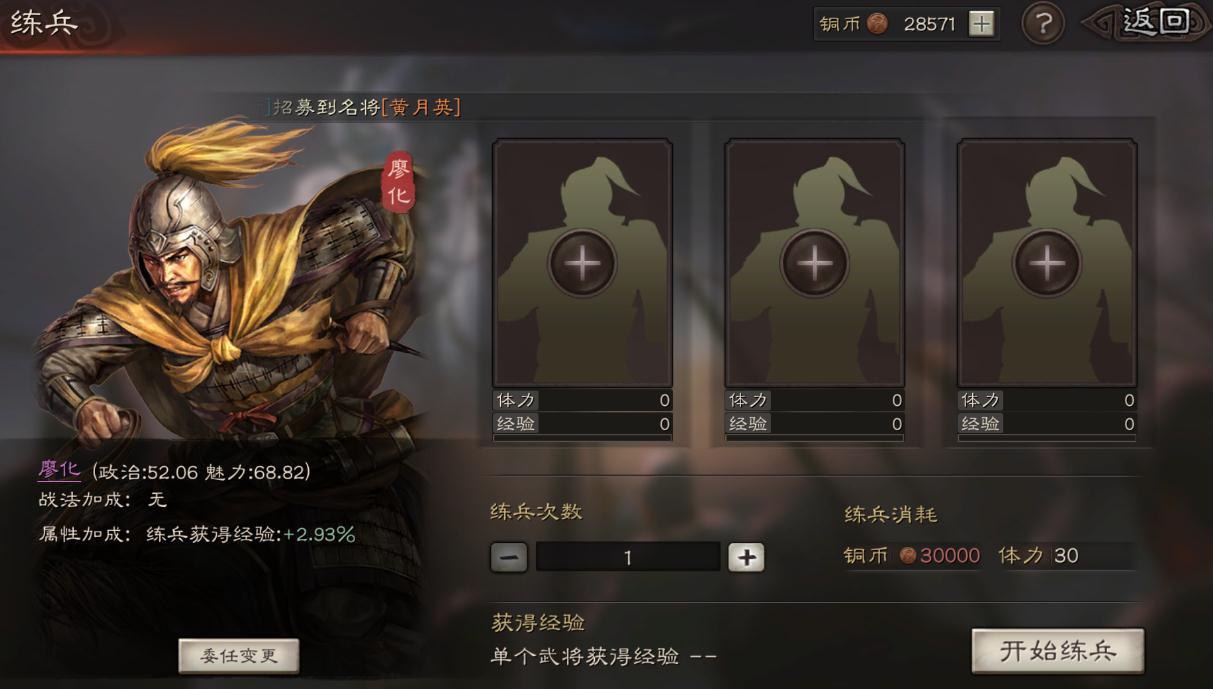The image size is (1213, 689).
Task: Add more copper coins with plus button
Action: [x=982, y=24]
